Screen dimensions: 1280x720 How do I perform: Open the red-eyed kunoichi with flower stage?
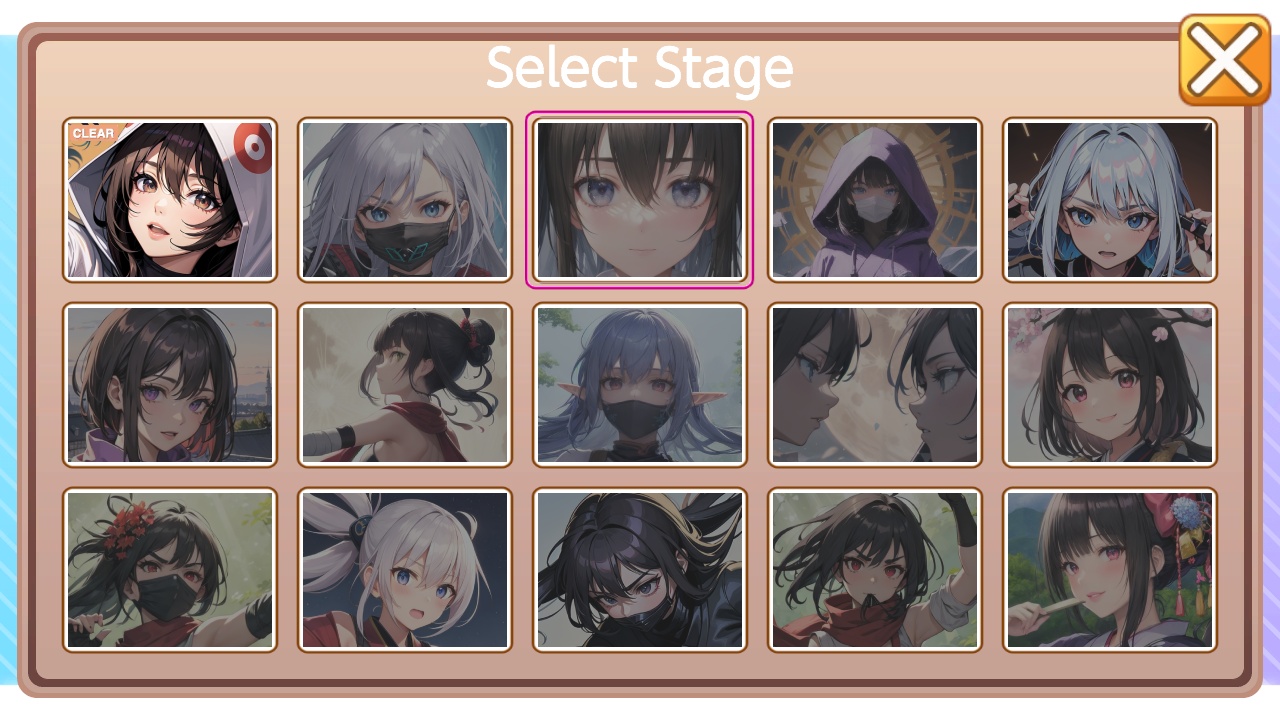coord(169,570)
